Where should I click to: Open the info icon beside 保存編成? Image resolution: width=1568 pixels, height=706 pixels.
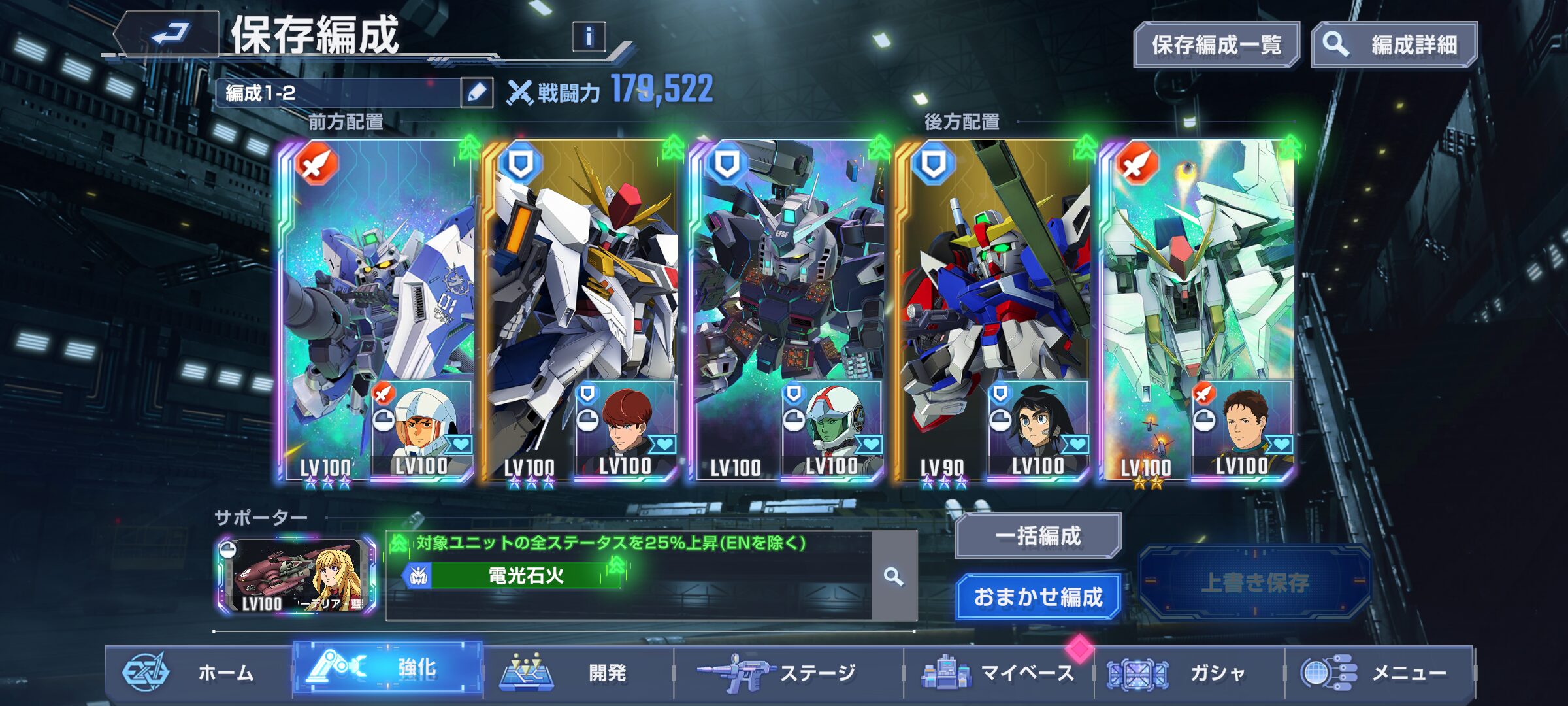coord(589,37)
